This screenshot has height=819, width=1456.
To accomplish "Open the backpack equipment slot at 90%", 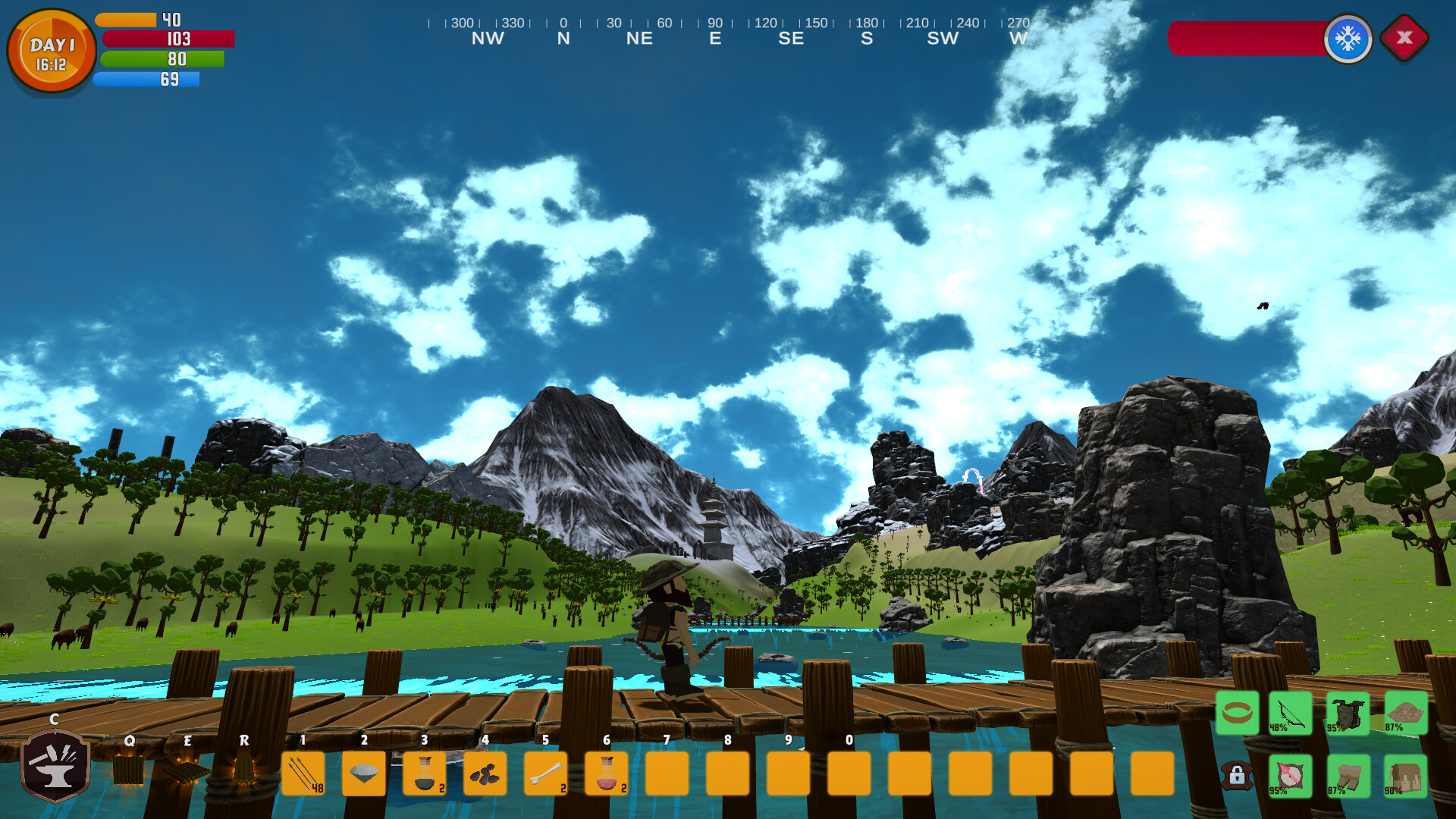I will pyautogui.click(x=1407, y=775).
